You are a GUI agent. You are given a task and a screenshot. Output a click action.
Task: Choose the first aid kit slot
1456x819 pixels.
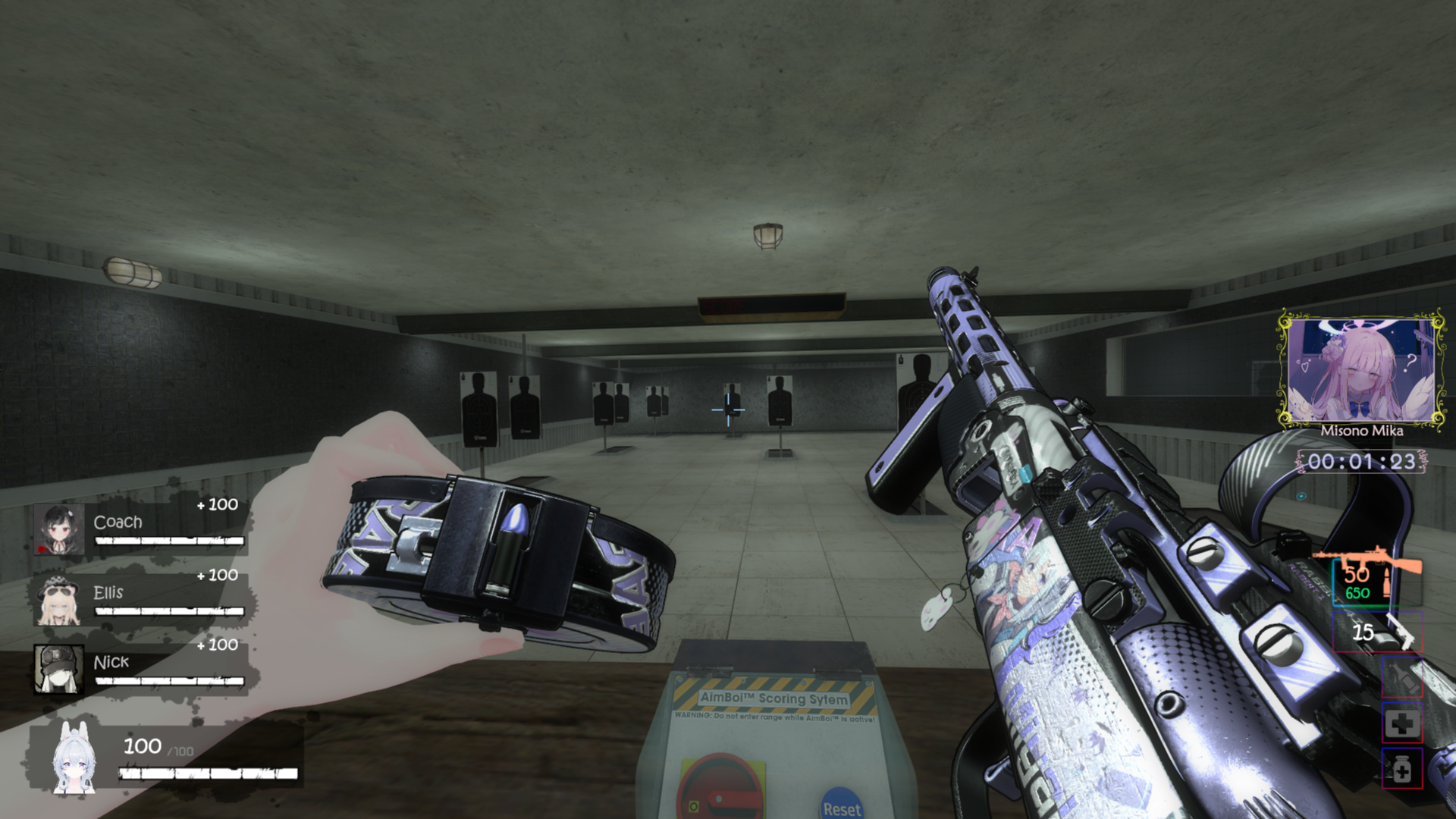coord(1401,723)
